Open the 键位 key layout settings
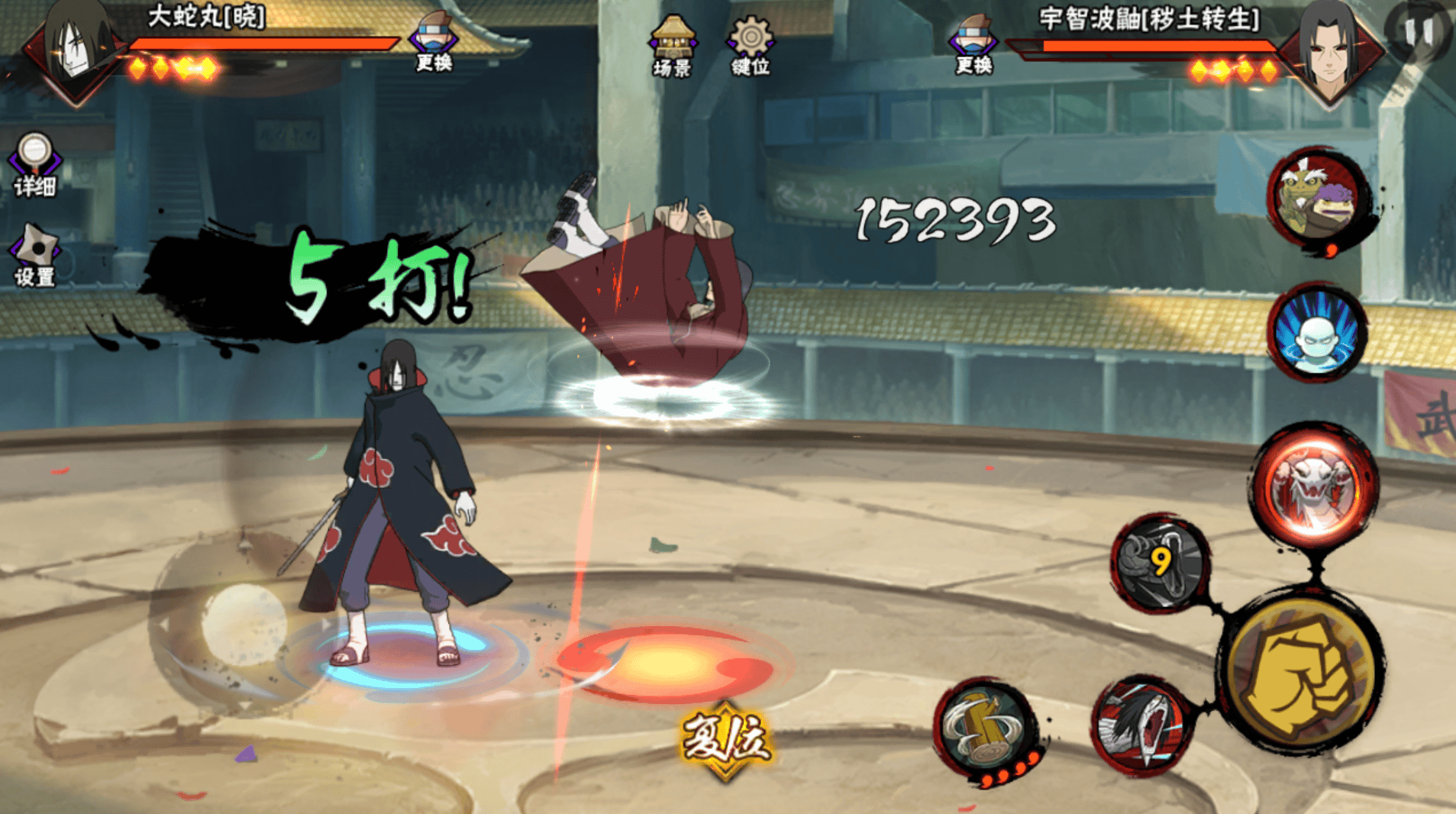 pyautogui.click(x=751, y=46)
